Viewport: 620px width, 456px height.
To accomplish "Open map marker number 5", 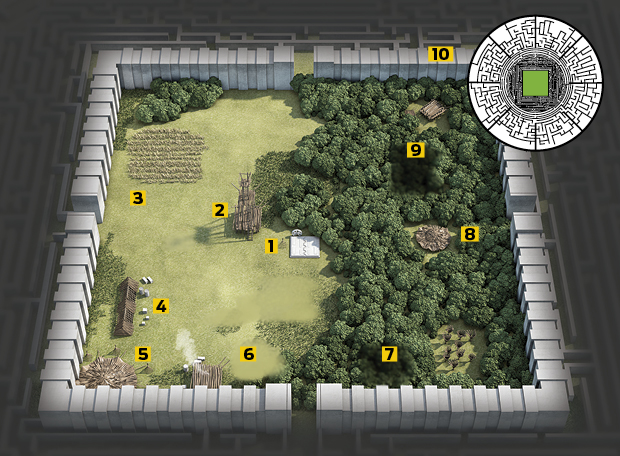I will click(143, 353).
